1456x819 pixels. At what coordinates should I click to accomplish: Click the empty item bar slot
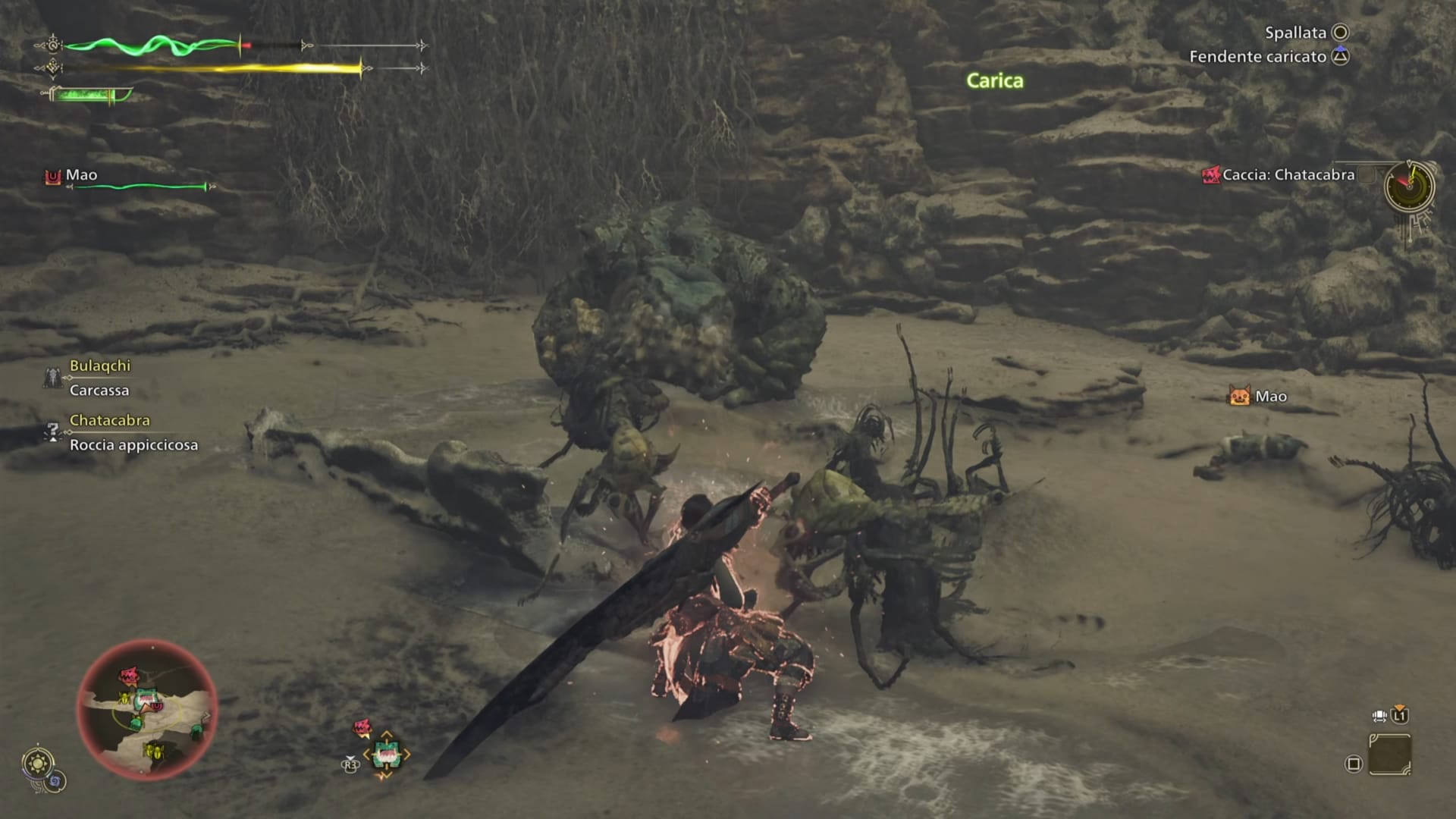[1390, 755]
